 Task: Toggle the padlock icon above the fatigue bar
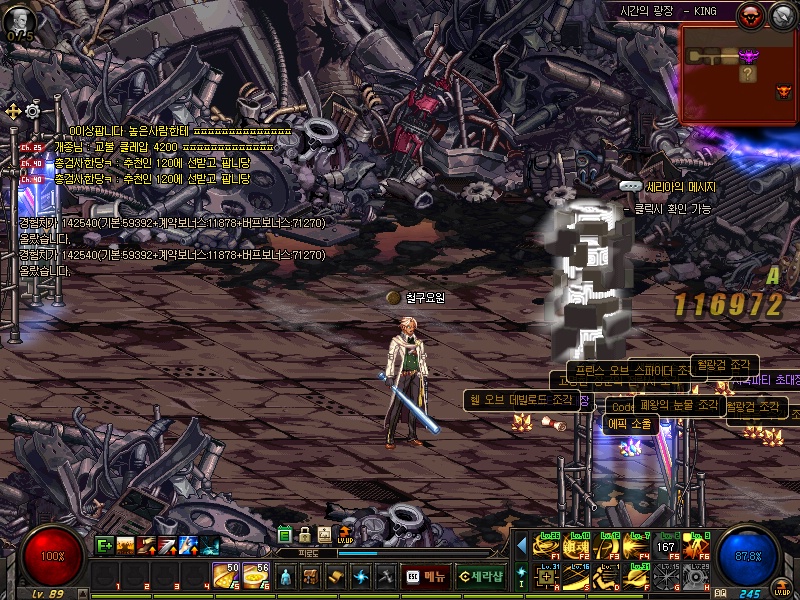point(305,534)
